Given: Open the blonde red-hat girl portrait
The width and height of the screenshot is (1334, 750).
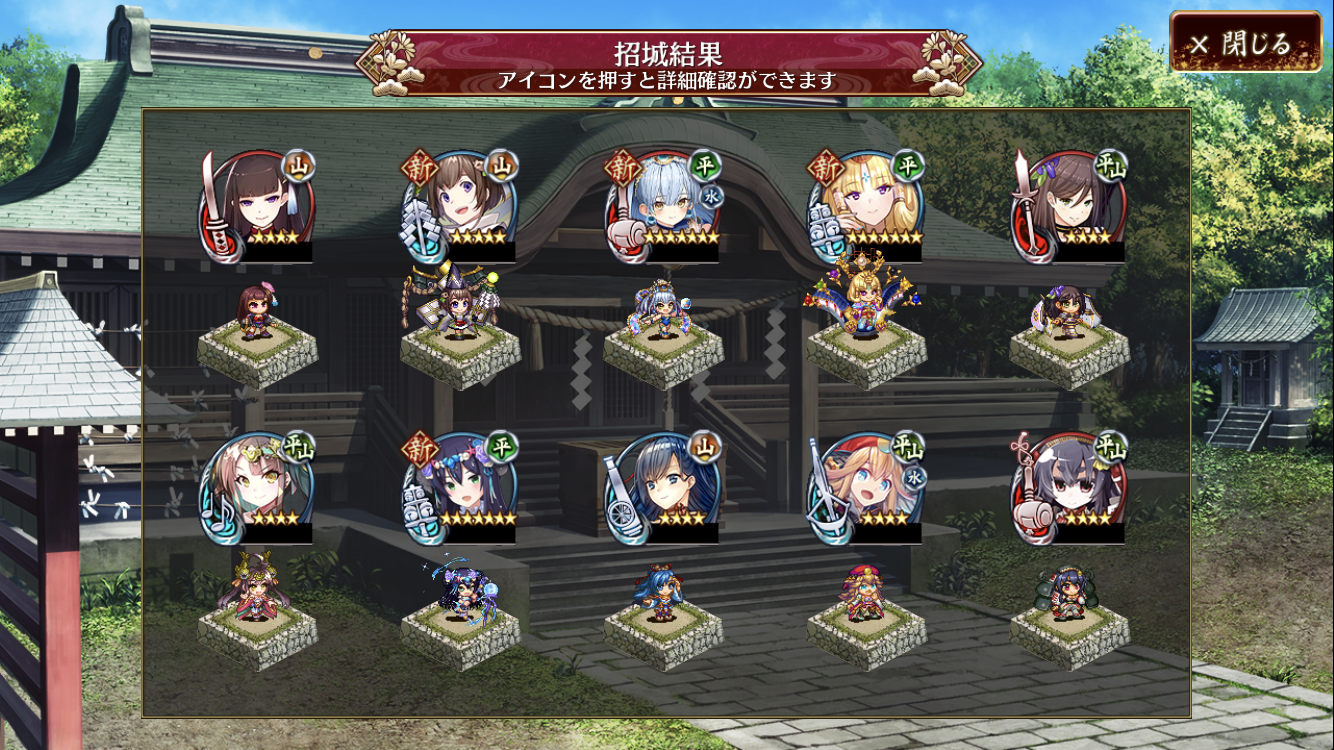Looking at the screenshot, I should point(867,488).
